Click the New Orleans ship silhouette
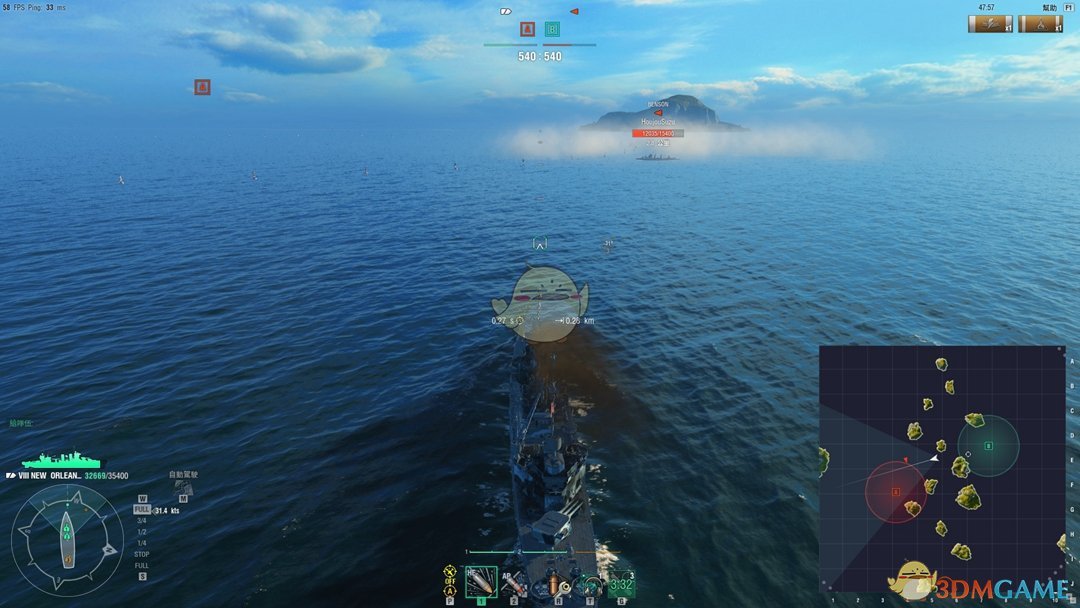Viewport: 1080px width, 608px height. (x=60, y=461)
